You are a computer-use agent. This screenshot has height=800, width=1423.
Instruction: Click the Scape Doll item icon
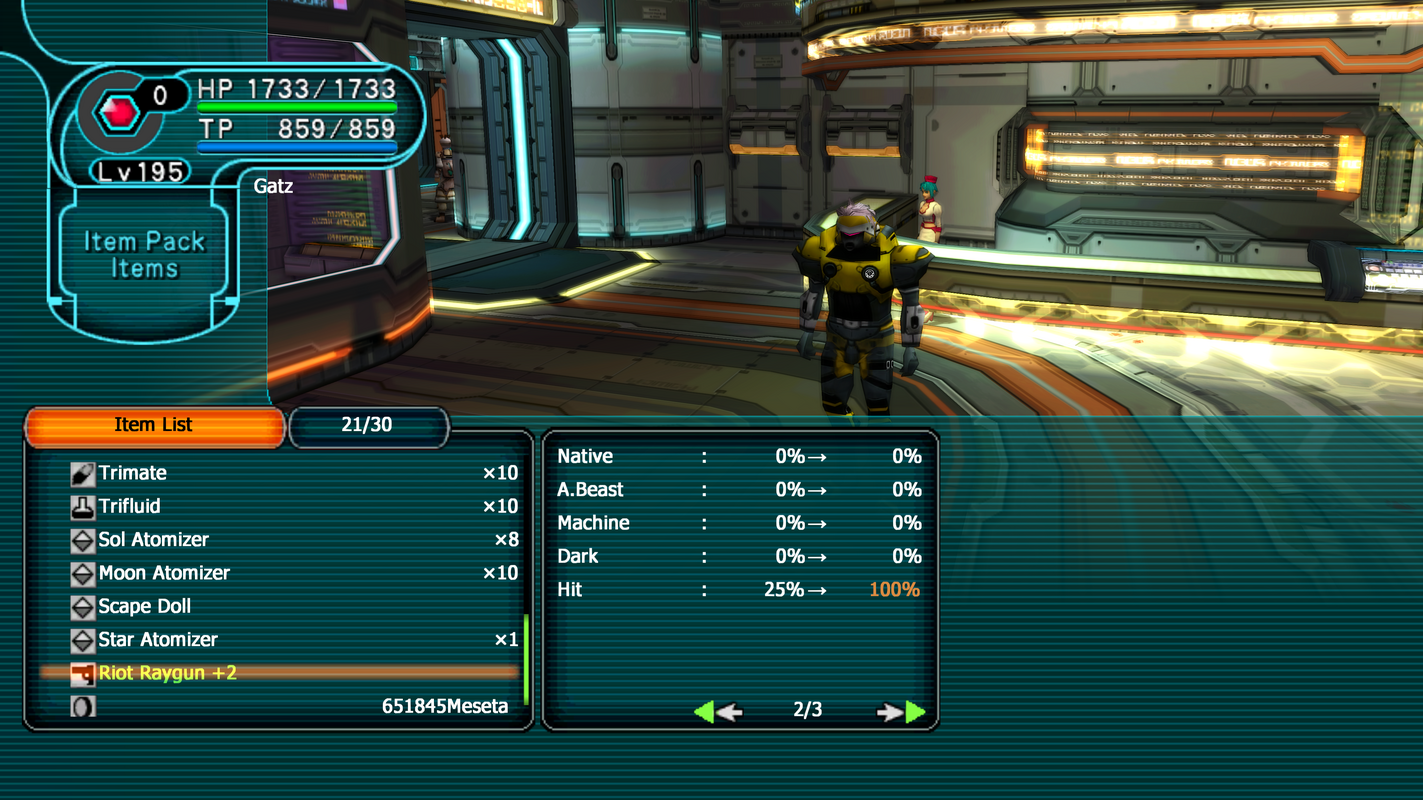pyautogui.click(x=85, y=606)
